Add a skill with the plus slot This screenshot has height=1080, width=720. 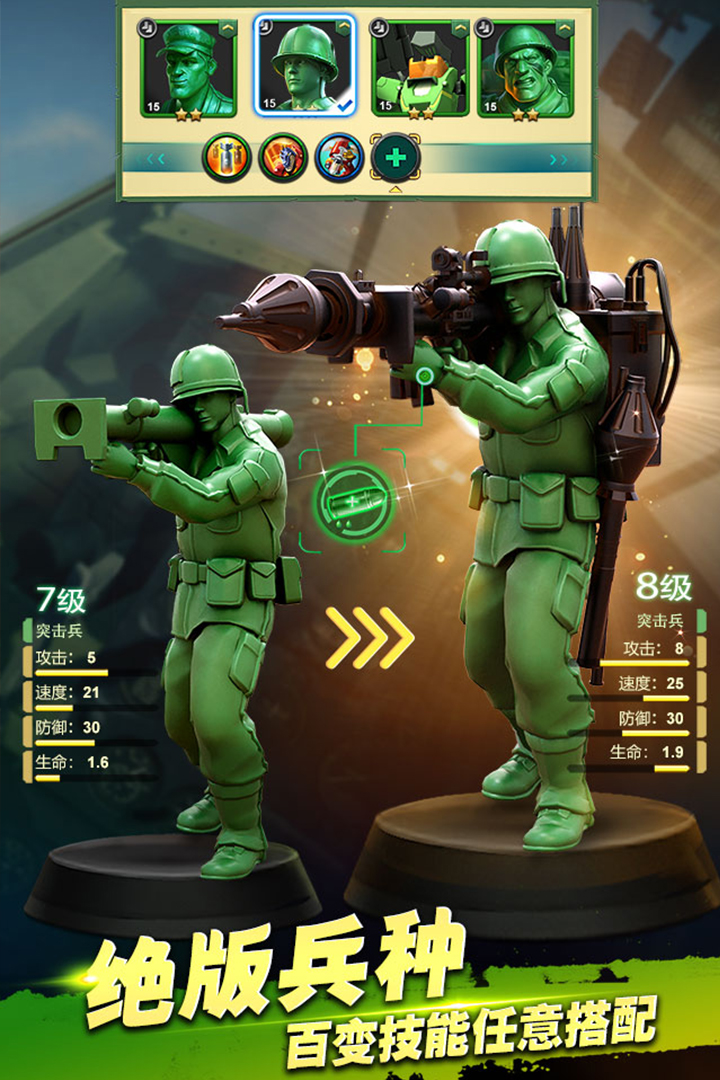pyautogui.click(x=396, y=158)
